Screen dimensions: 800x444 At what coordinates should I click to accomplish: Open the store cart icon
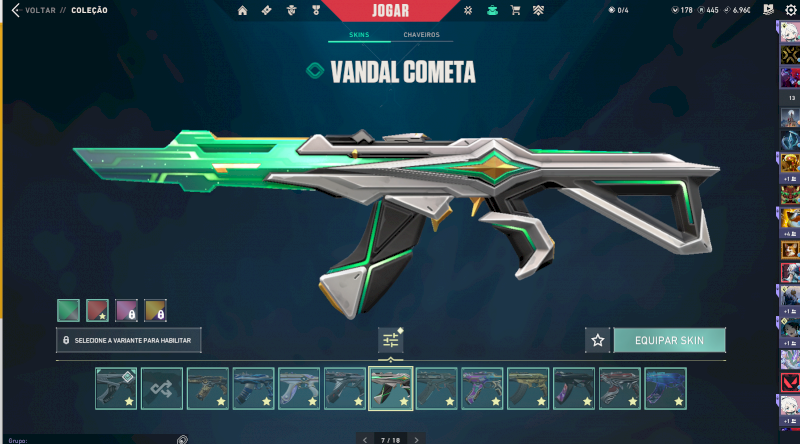(516, 10)
